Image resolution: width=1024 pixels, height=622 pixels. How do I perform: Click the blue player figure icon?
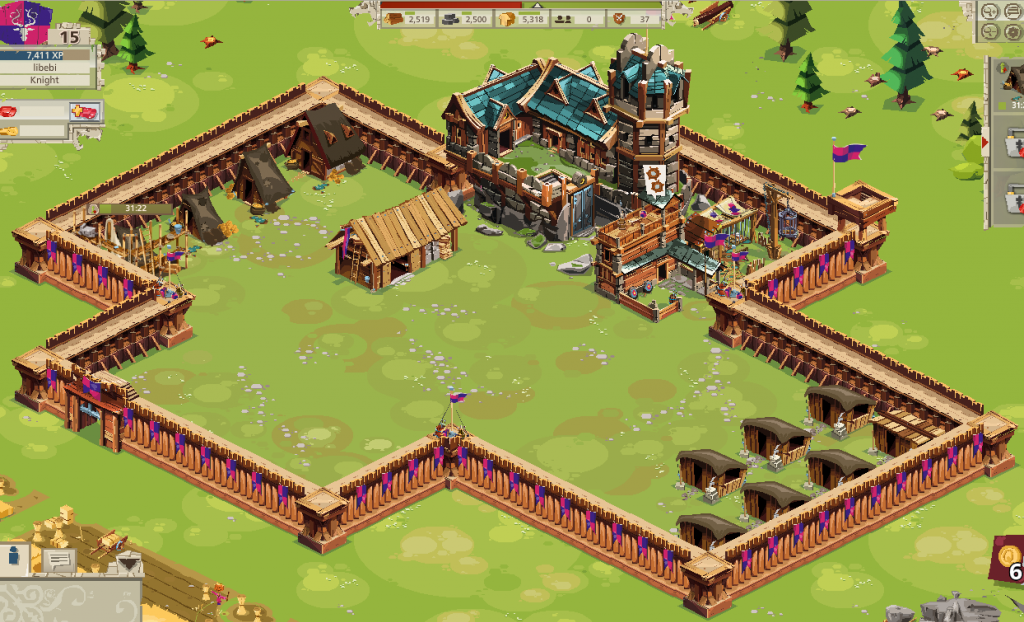point(15,557)
